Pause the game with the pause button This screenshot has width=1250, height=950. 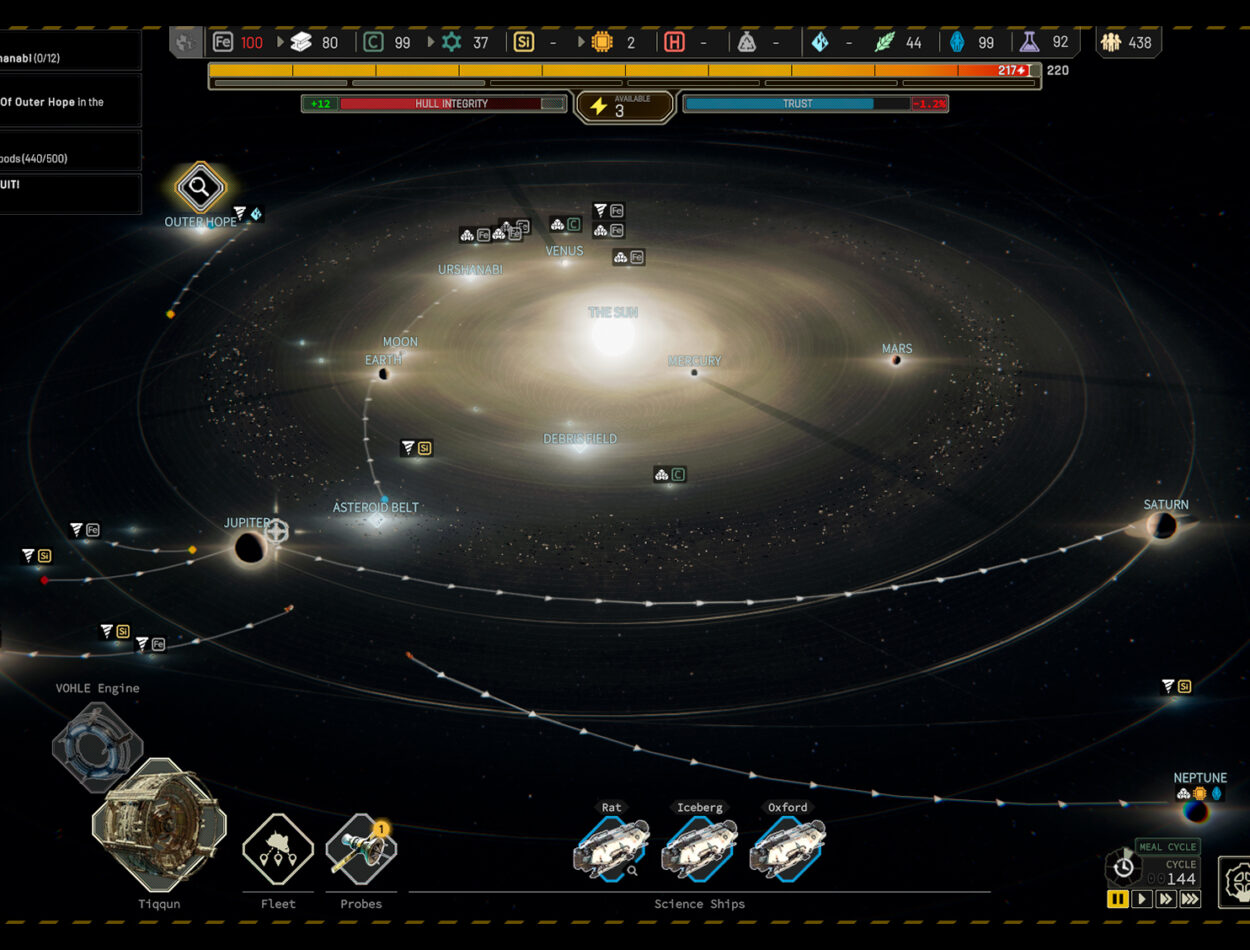coord(1117,899)
